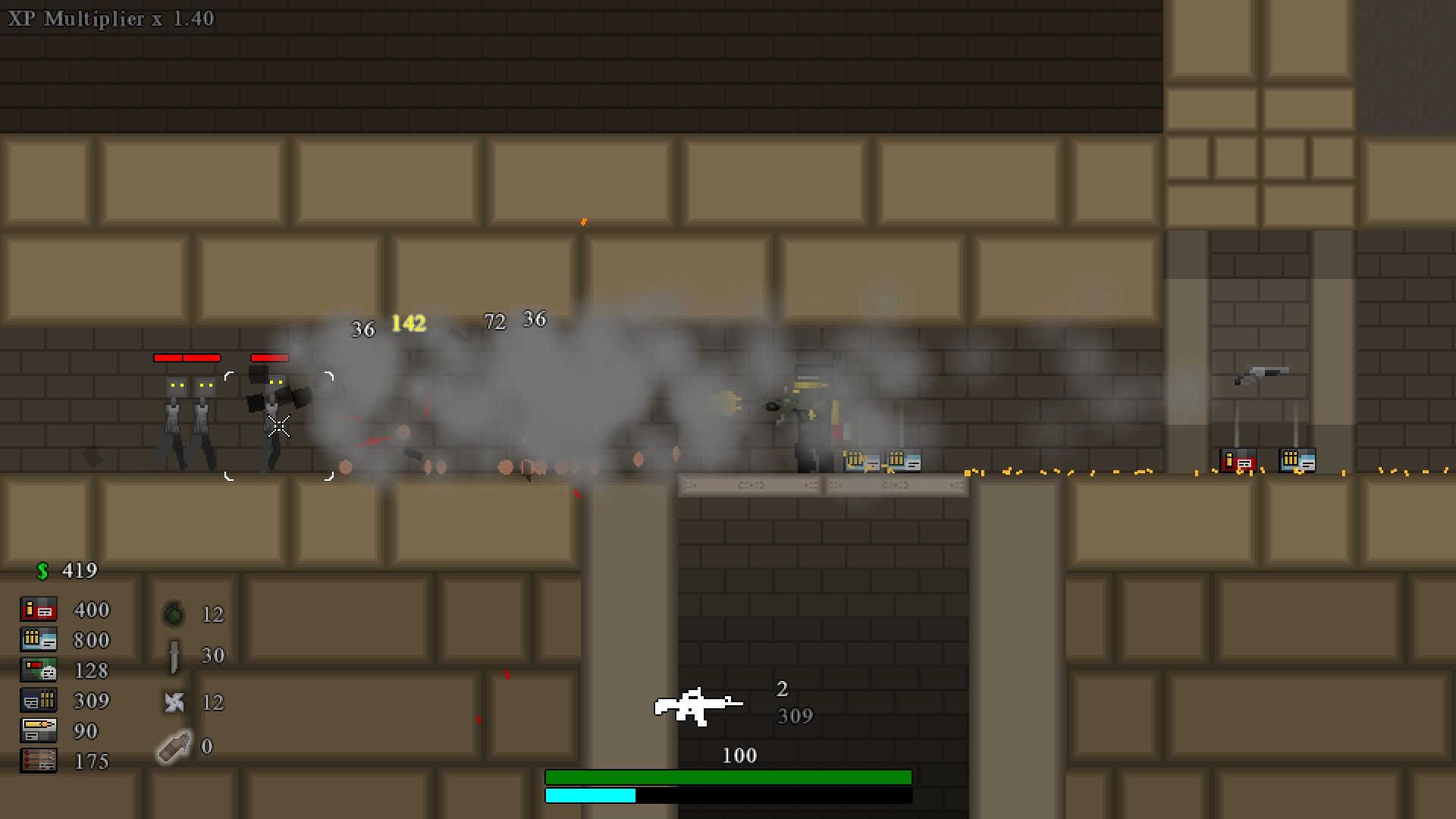The image size is (1456, 819).
Task: Click the cyan stamina bar below the health bar
Action: [x=590, y=795]
